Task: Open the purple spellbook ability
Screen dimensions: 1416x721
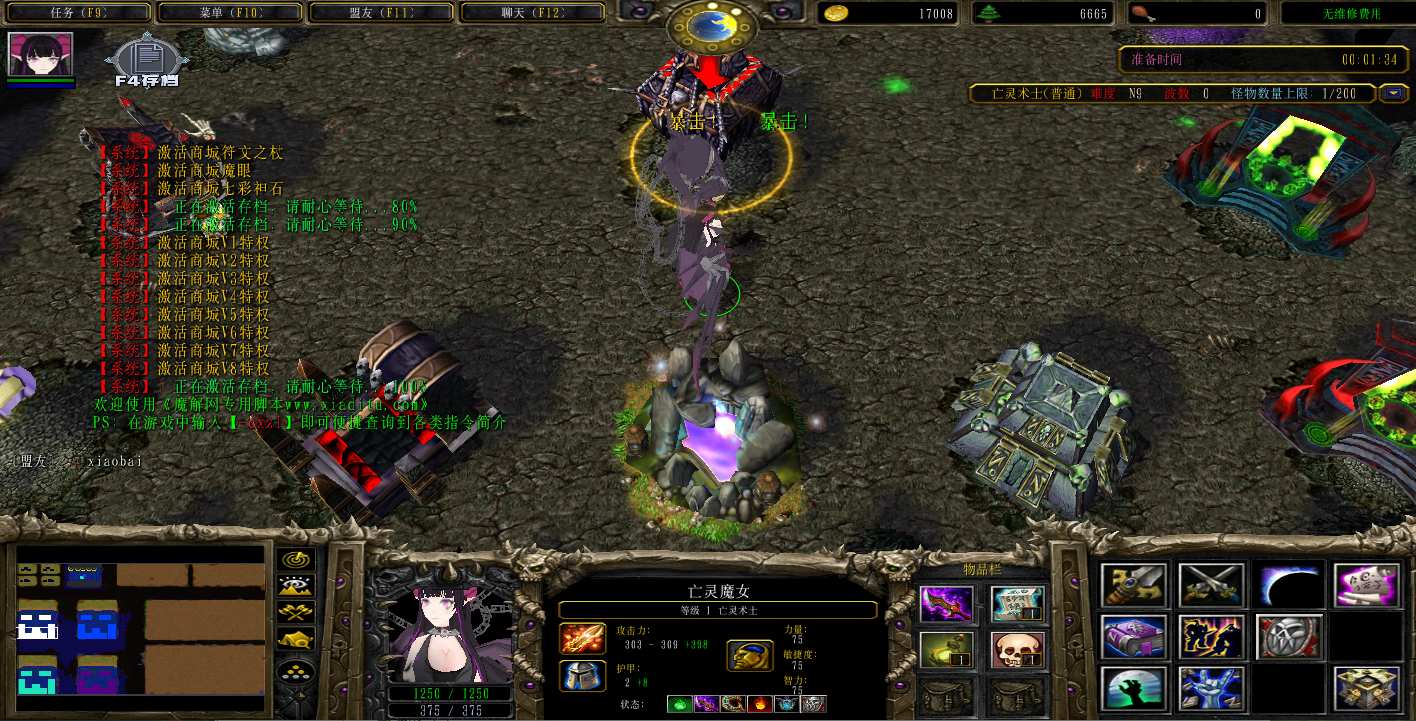Action: pyautogui.click(x=1134, y=637)
